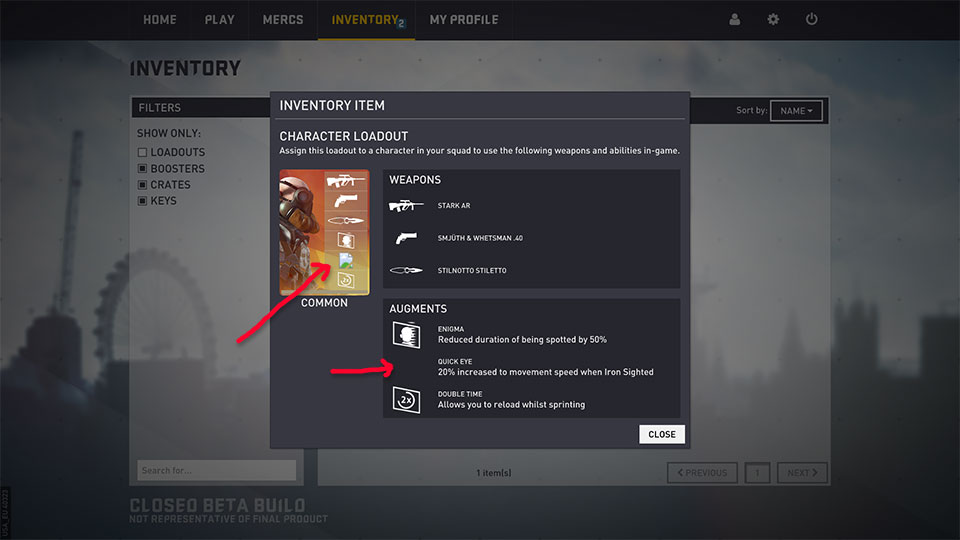This screenshot has height=540, width=960.
Task: Go to the previous inventory page
Action: tap(702, 473)
